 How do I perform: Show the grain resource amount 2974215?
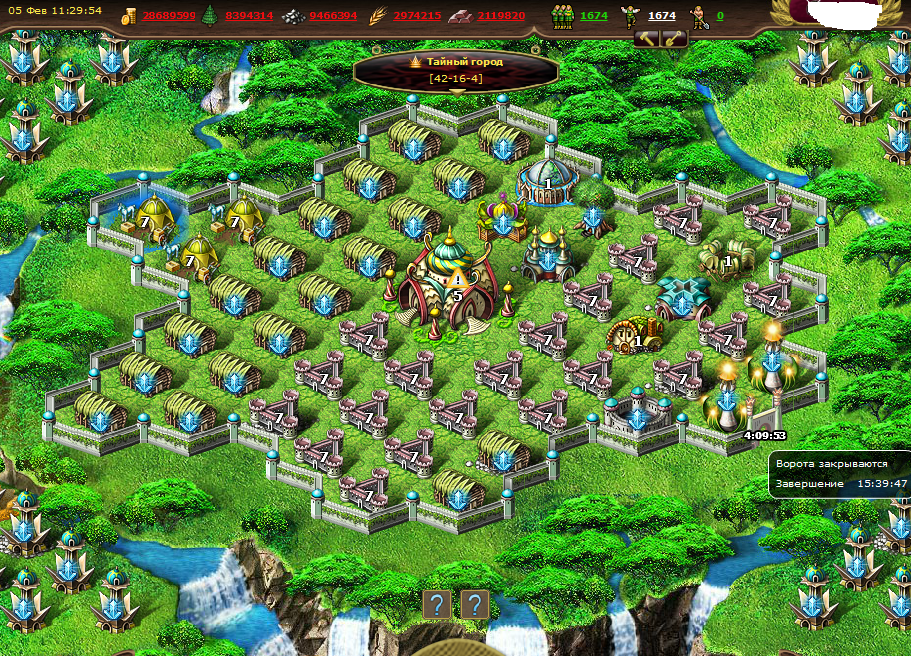tap(417, 16)
